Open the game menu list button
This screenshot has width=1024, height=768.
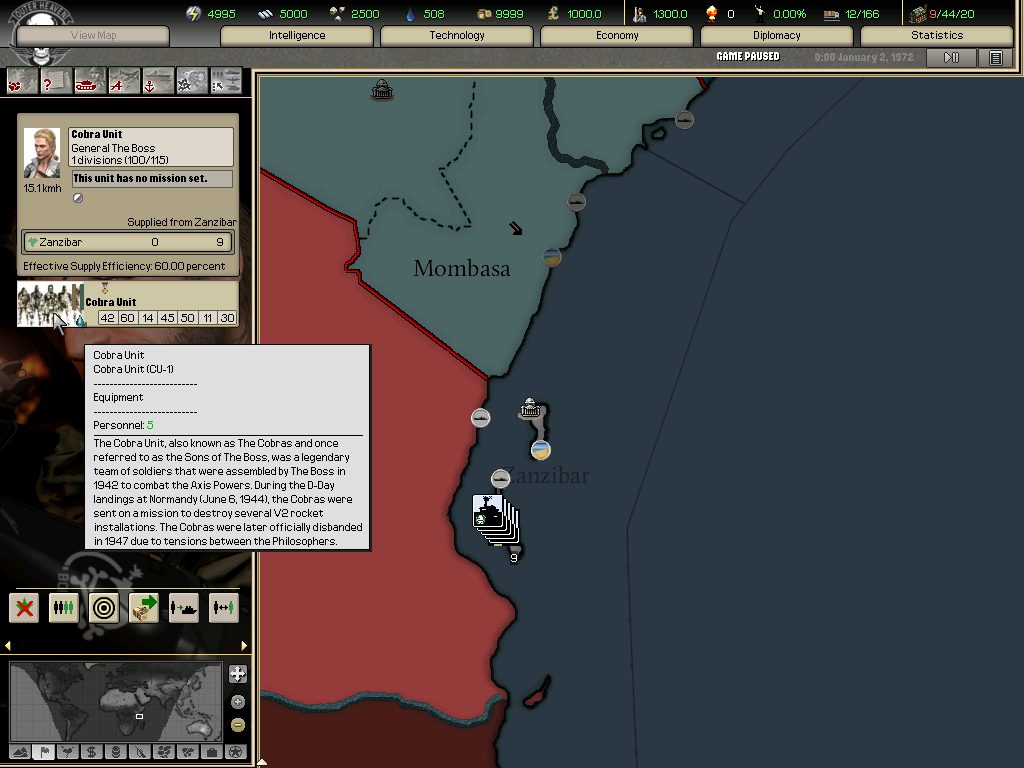point(996,58)
